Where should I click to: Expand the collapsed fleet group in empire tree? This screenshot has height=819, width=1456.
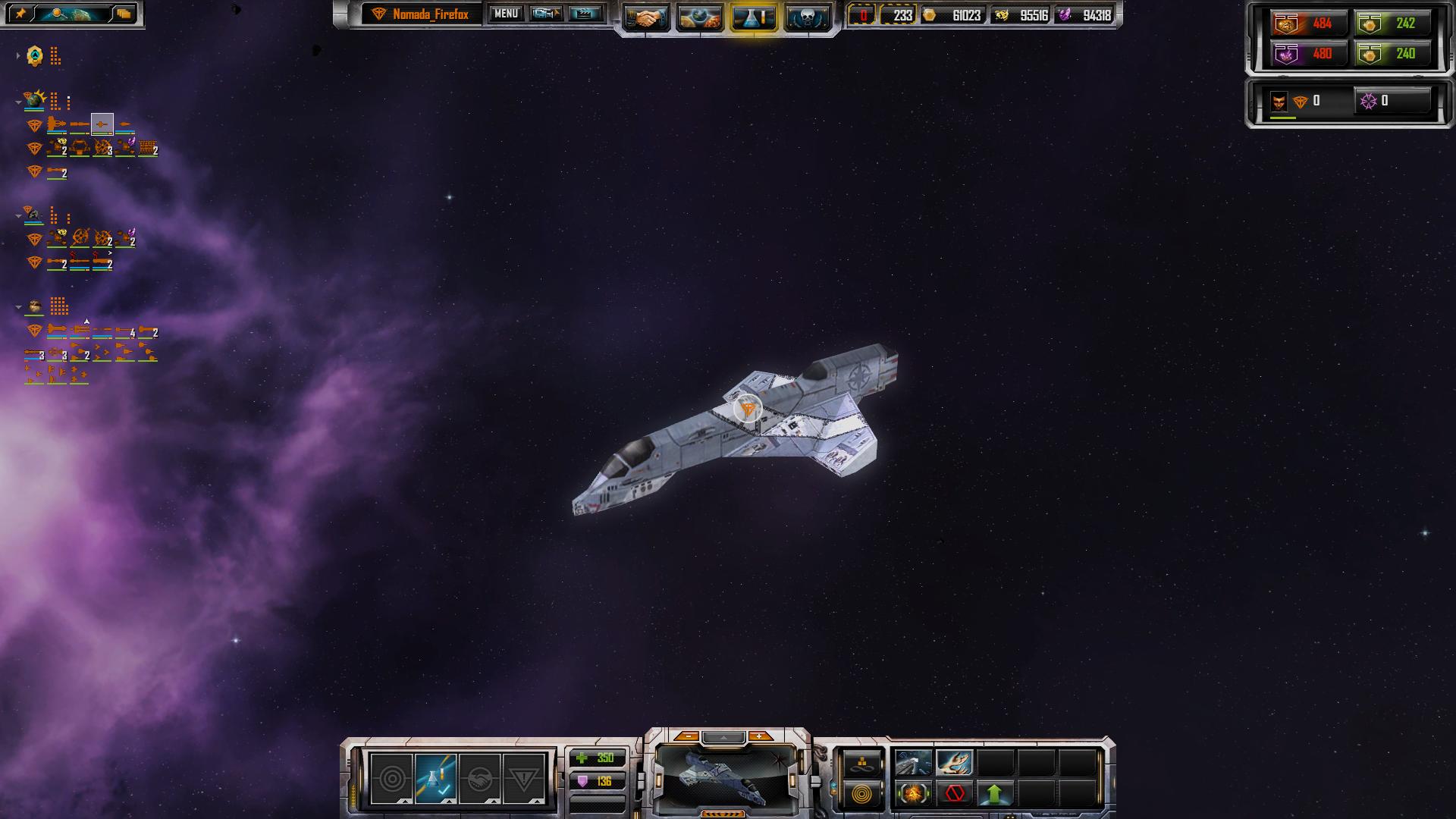click(18, 56)
